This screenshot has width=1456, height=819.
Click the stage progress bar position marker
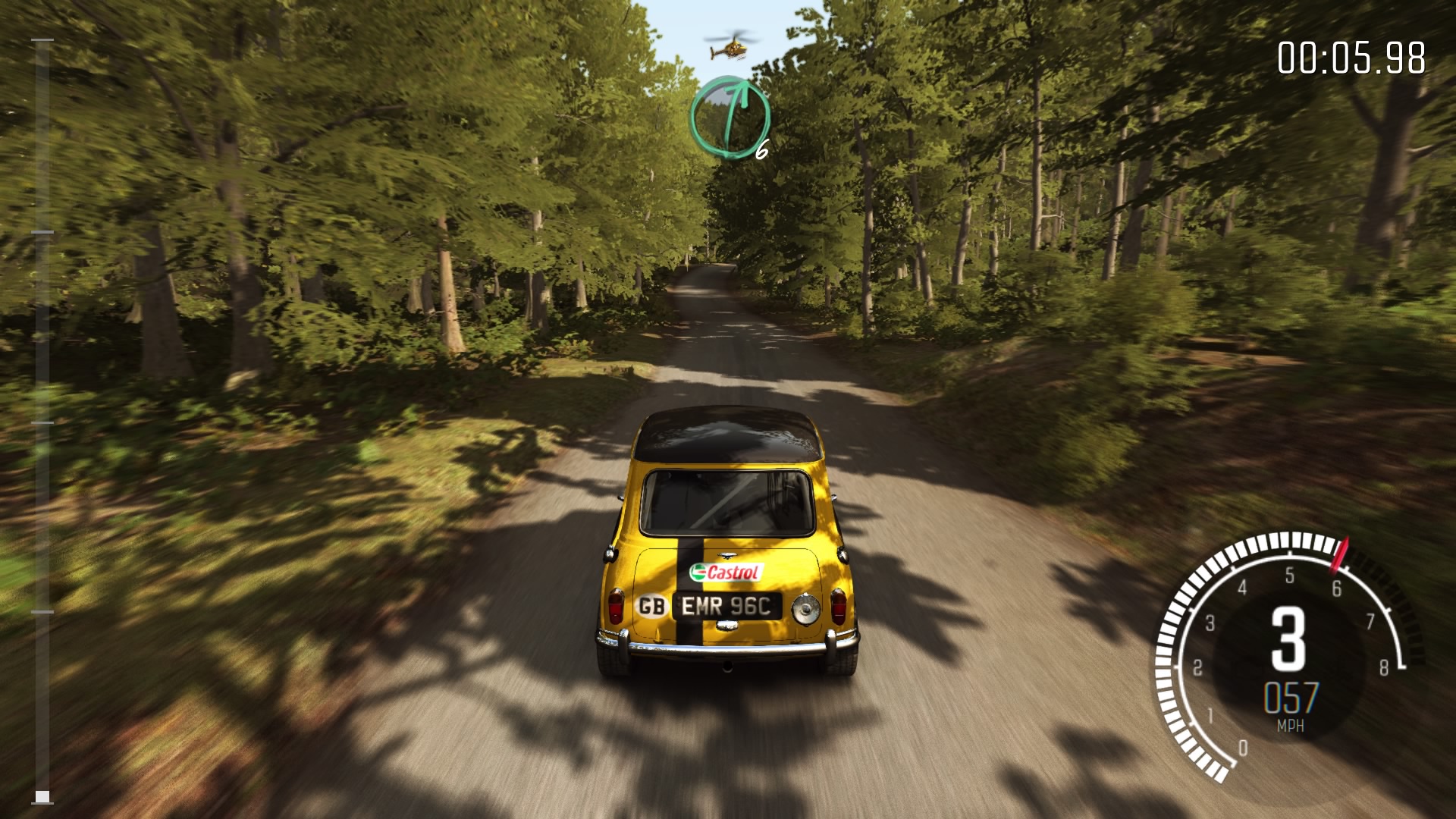(43, 796)
